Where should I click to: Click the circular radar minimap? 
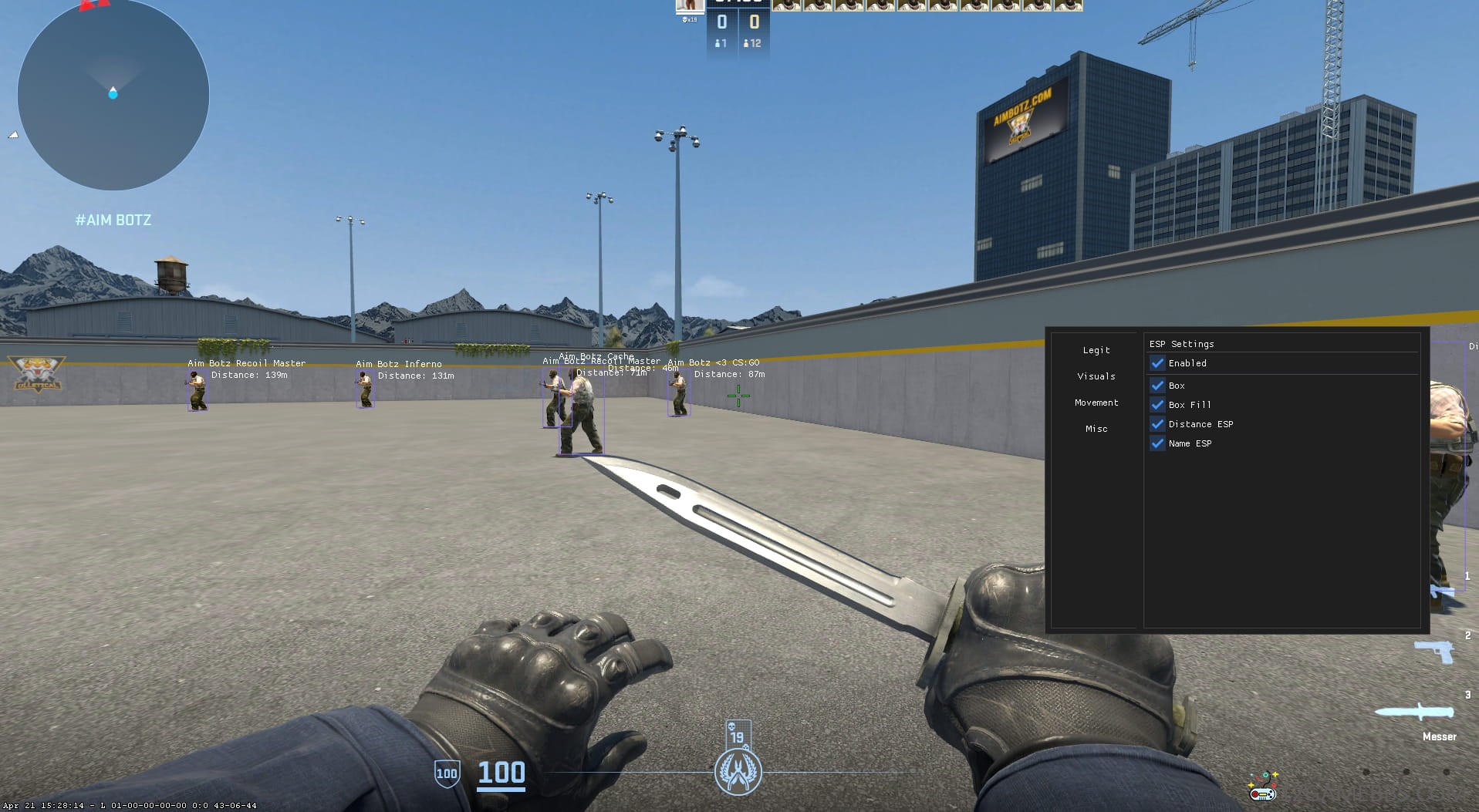pos(113,95)
